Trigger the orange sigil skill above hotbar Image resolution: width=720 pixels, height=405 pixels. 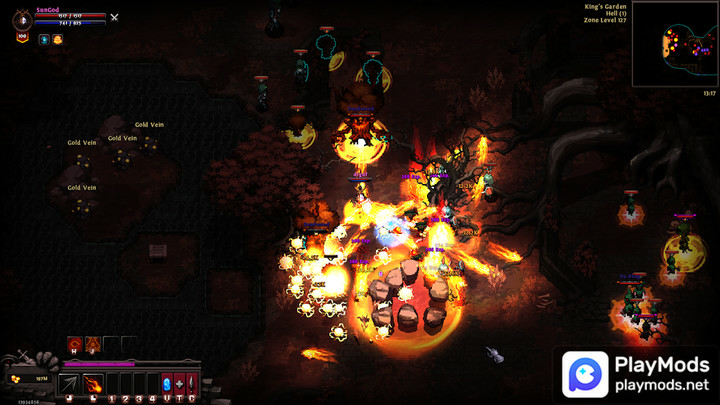tap(92, 344)
